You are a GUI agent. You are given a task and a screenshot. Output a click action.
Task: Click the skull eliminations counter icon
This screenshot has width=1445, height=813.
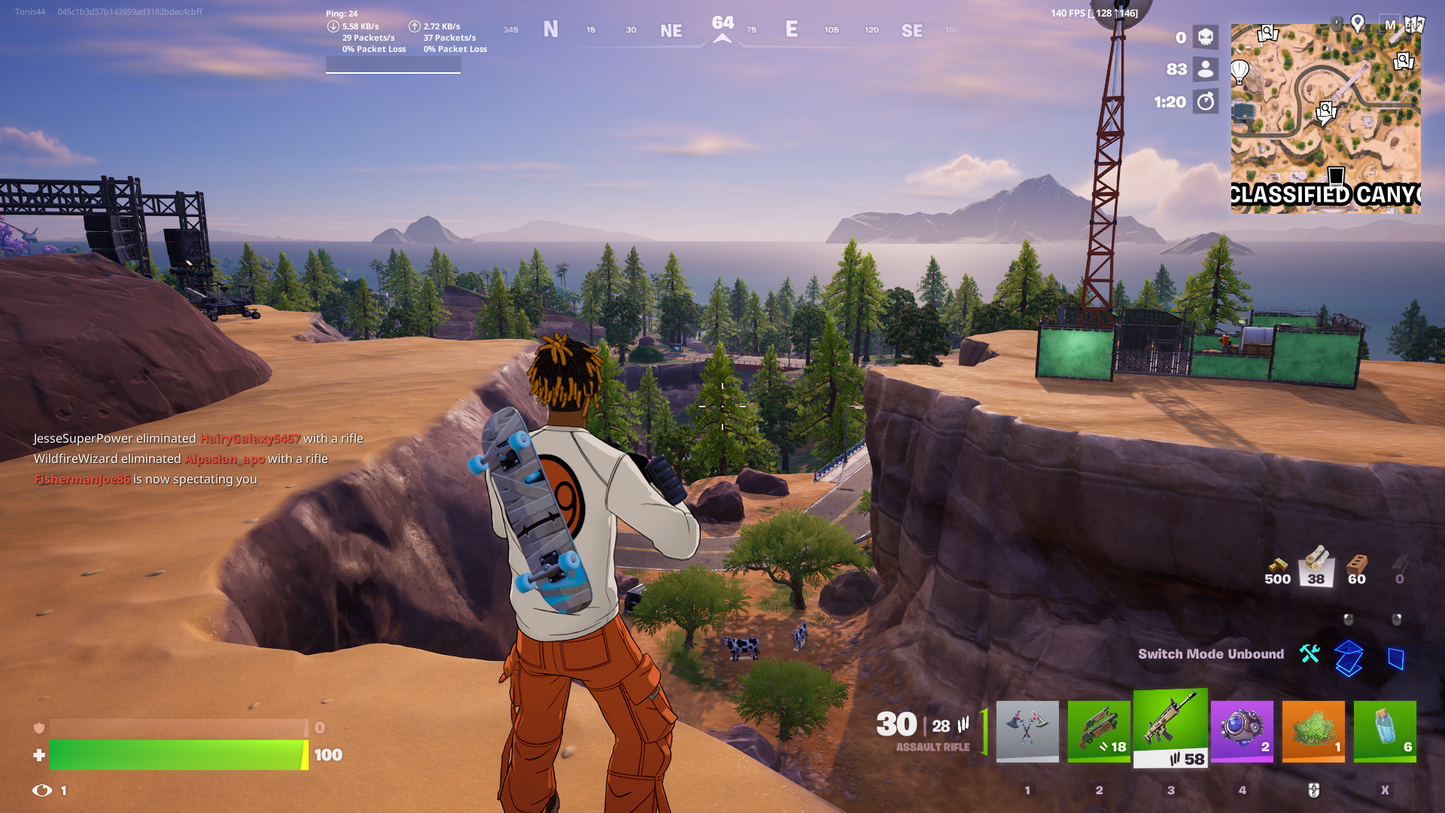click(1206, 38)
